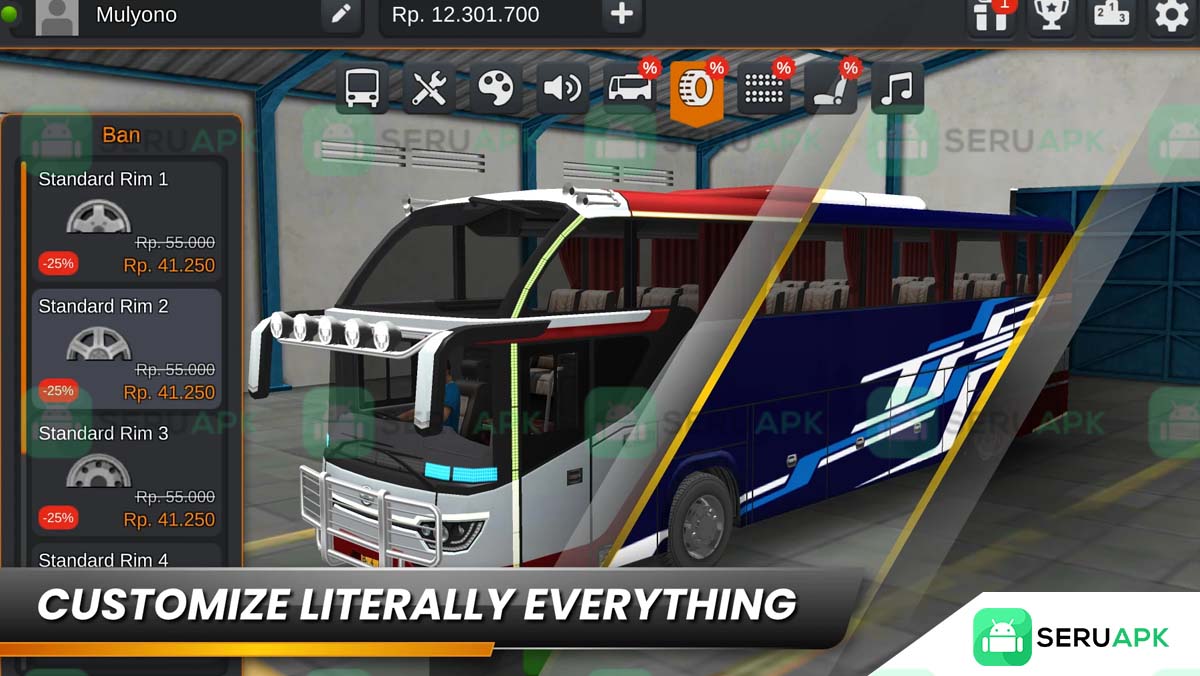Edit the player name with pencil icon
The image size is (1200, 676).
click(x=341, y=15)
